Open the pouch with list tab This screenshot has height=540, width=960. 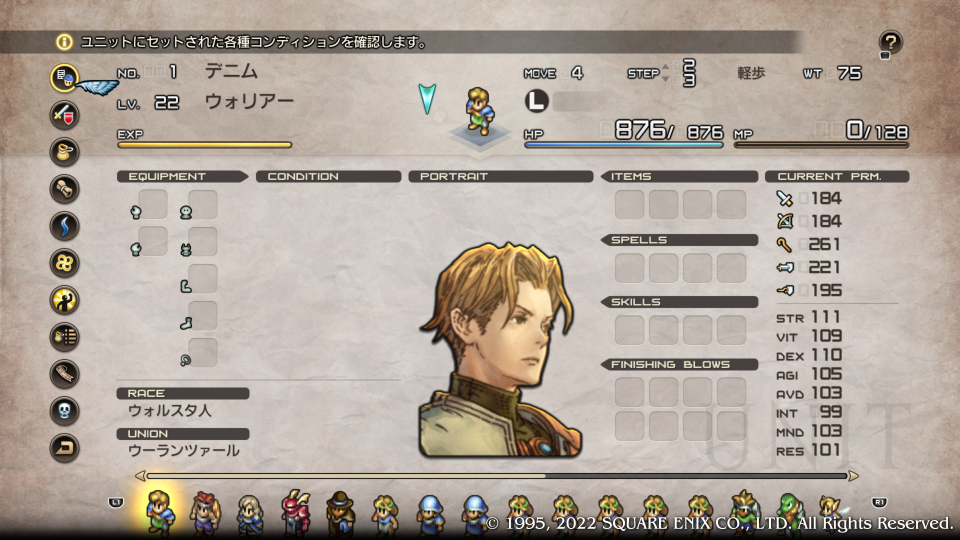click(65, 336)
